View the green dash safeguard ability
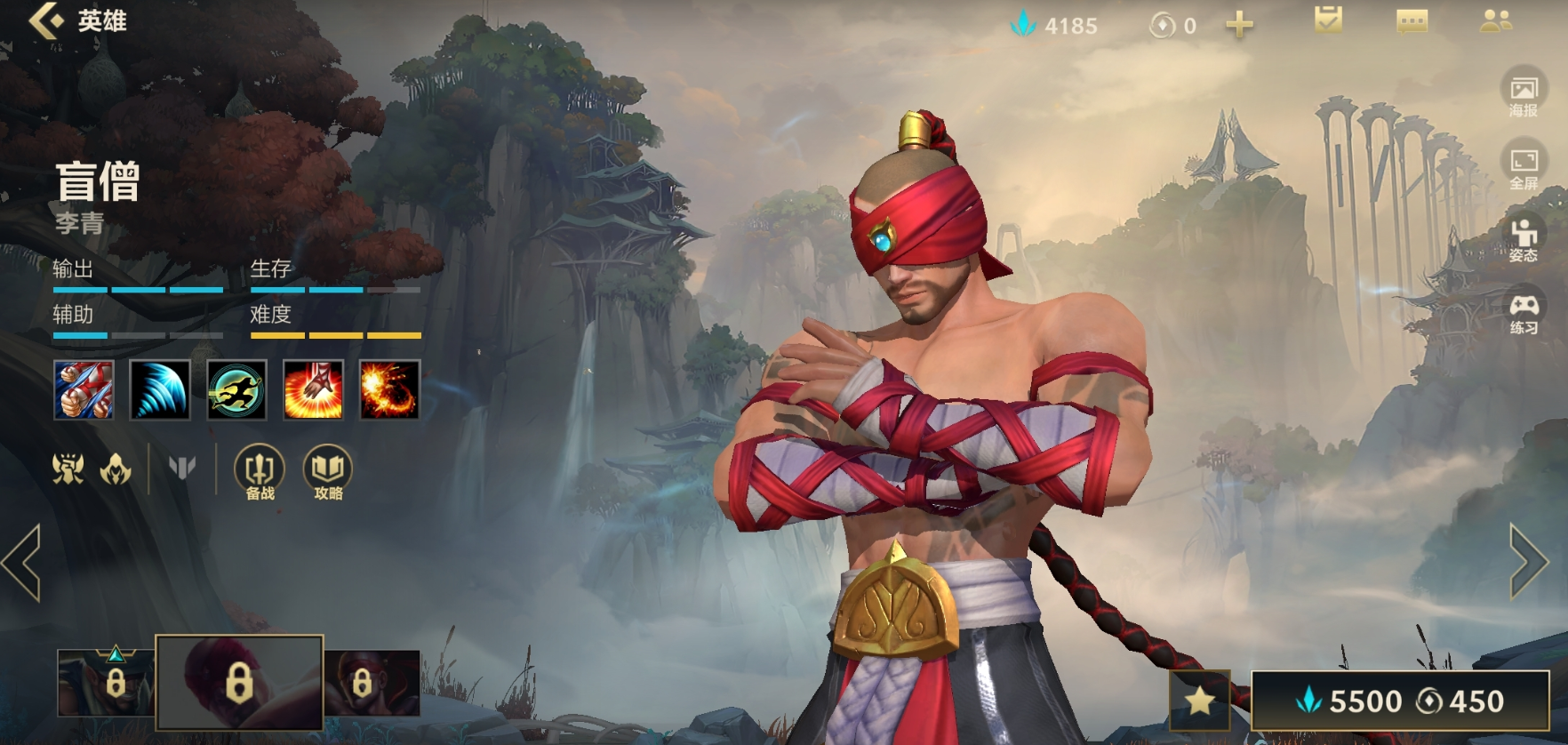Viewport: 1568px width, 745px height. click(236, 389)
